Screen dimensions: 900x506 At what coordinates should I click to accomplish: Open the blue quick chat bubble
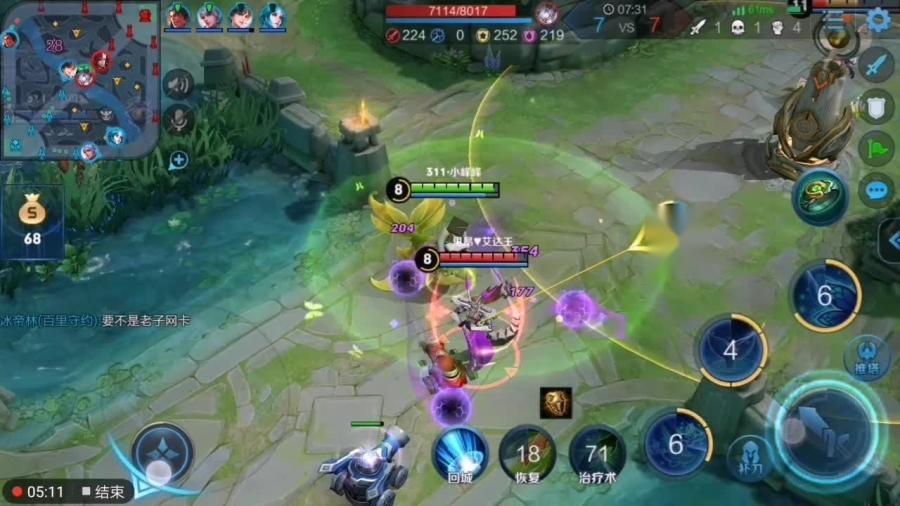876,190
